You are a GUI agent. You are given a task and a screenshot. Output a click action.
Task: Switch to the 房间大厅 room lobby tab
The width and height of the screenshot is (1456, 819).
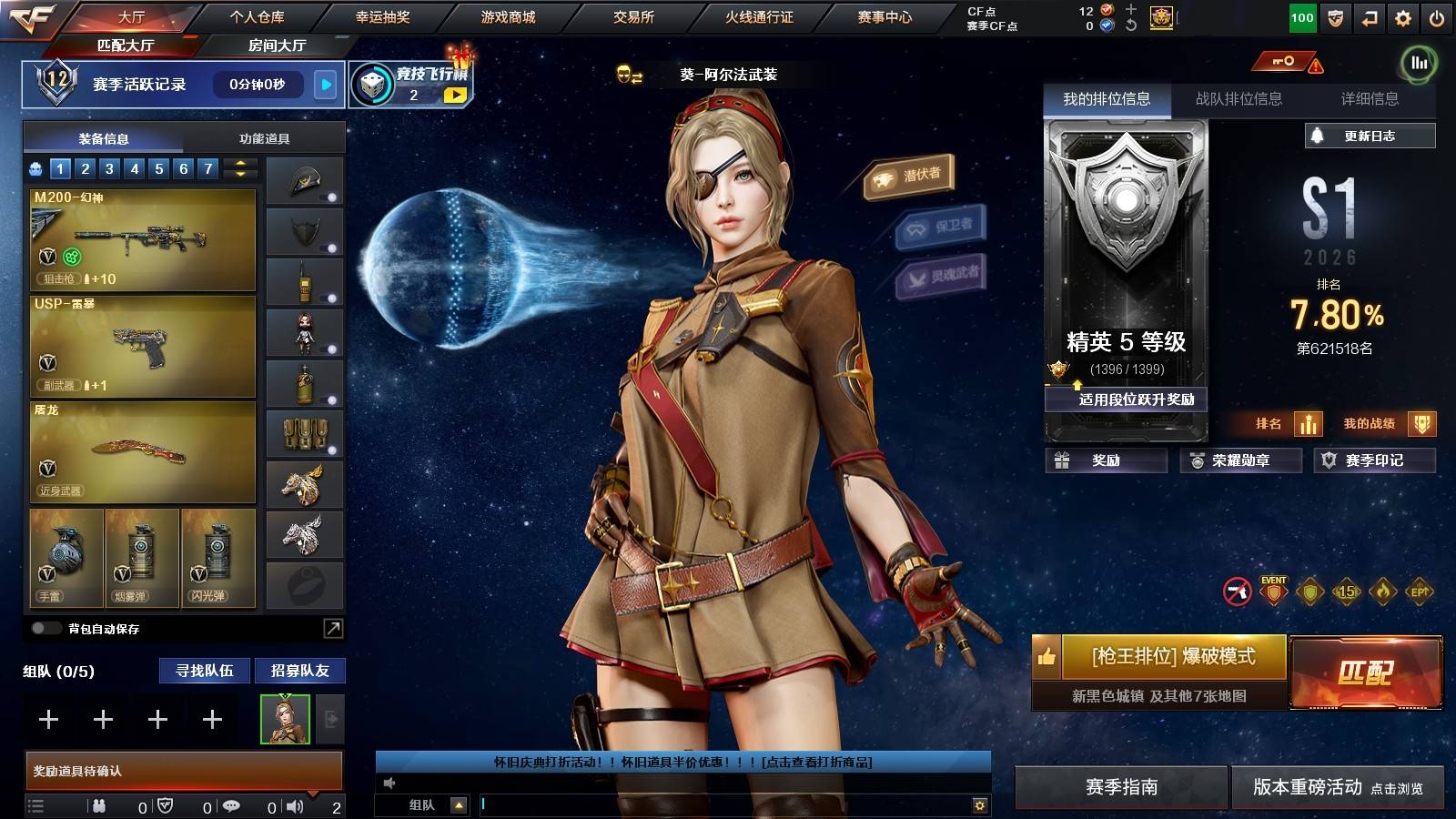(277, 45)
